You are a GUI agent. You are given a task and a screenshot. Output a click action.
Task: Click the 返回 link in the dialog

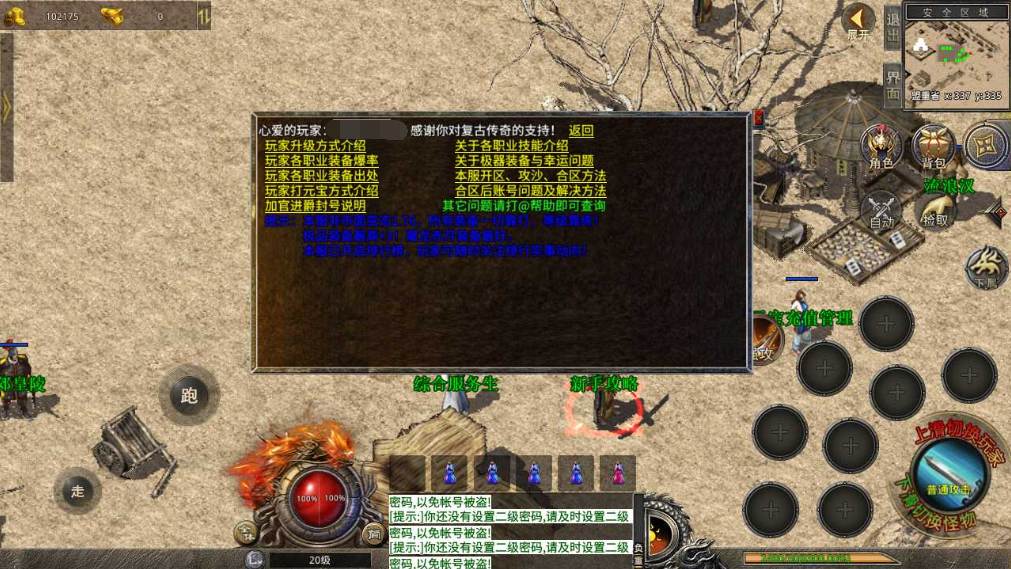click(581, 130)
